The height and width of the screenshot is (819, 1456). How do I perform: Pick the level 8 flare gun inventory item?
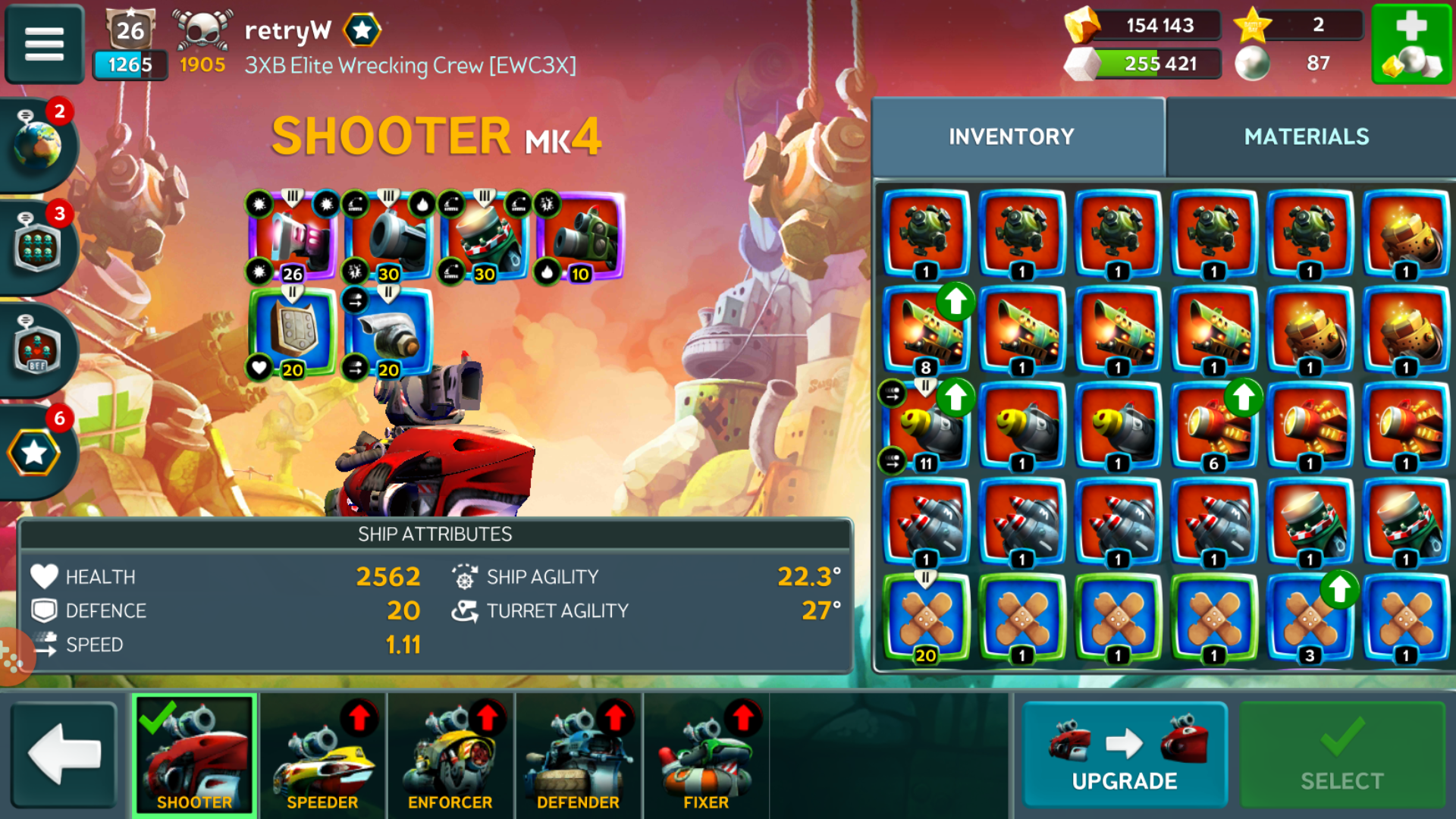(926, 331)
